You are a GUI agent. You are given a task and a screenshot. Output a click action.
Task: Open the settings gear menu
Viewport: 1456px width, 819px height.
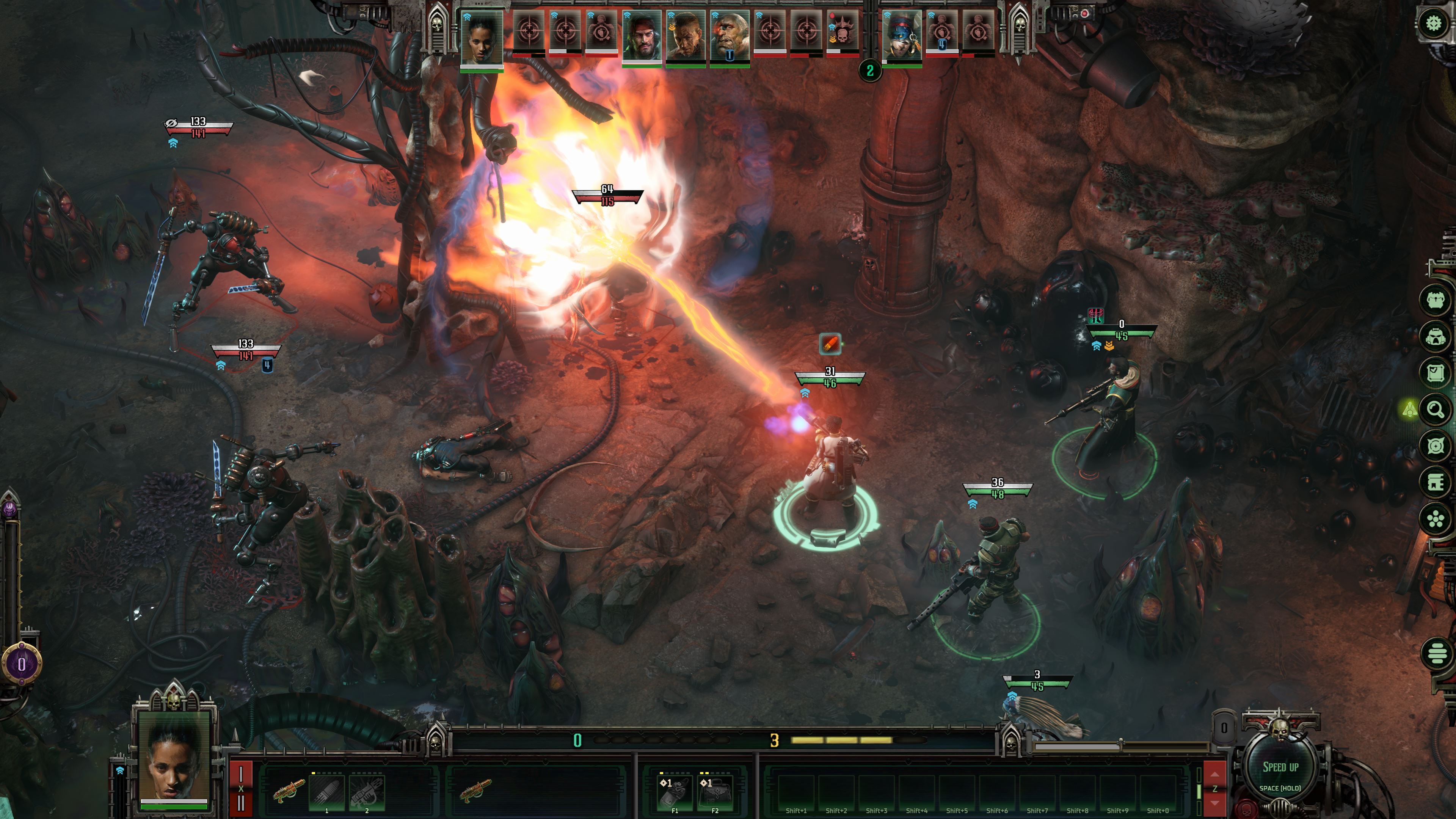click(x=1433, y=24)
